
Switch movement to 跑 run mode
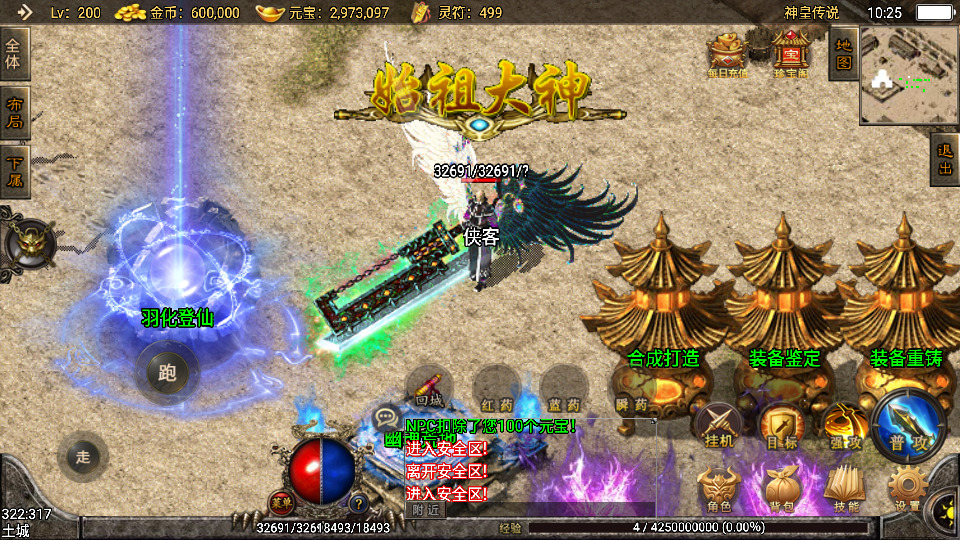click(x=166, y=373)
